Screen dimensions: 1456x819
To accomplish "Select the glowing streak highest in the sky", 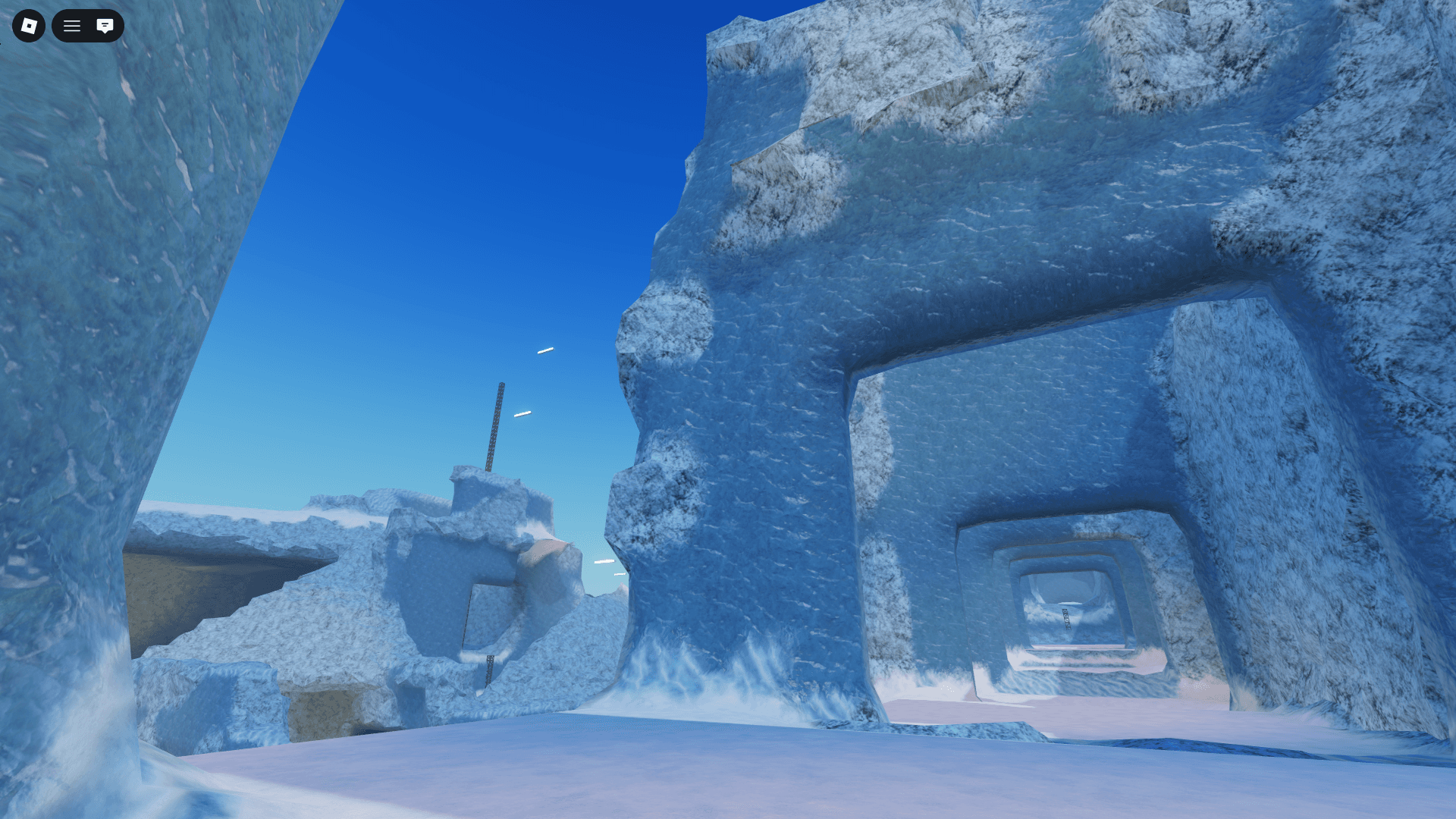I will click(546, 350).
